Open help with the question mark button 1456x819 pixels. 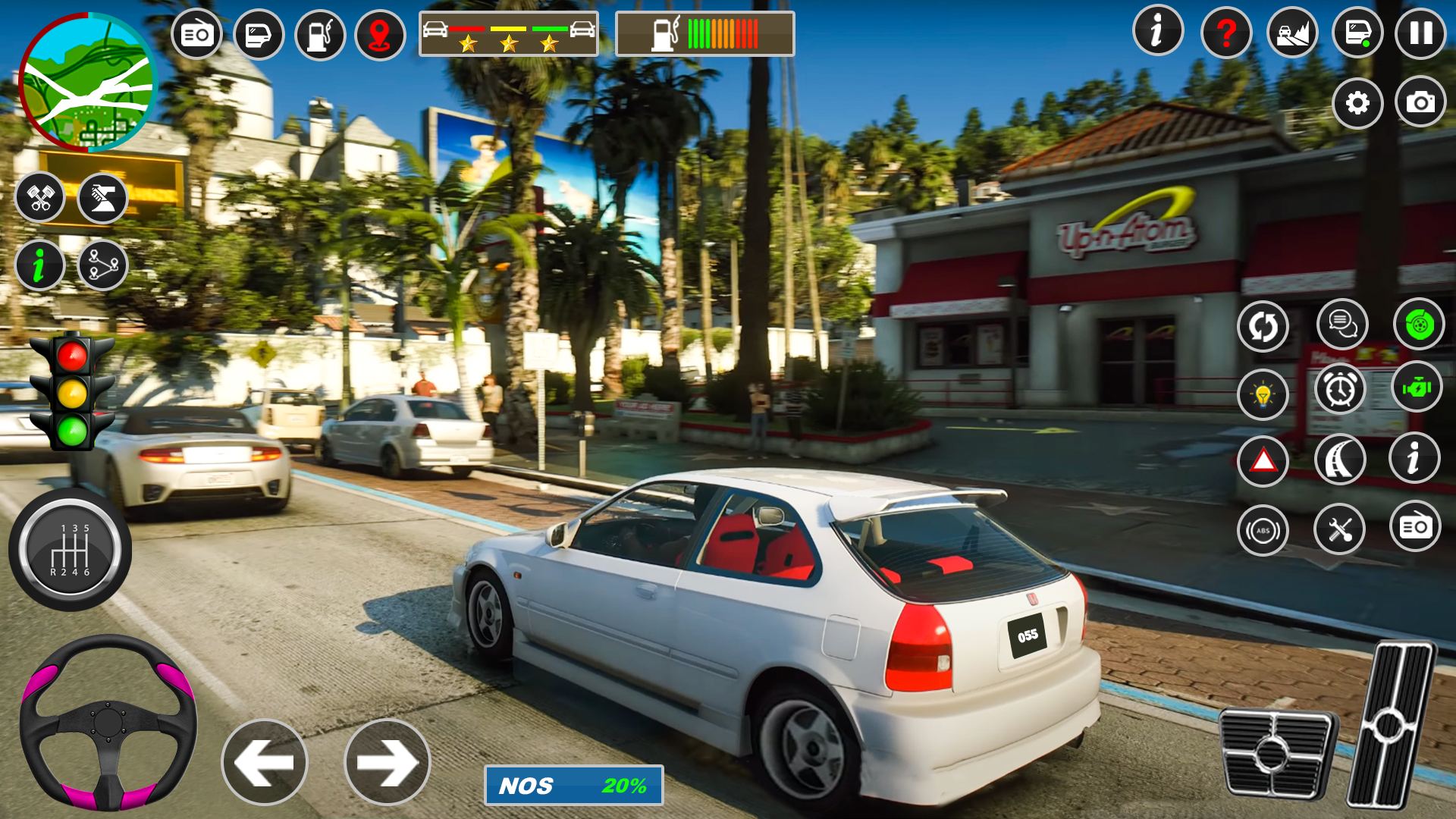point(1225,34)
